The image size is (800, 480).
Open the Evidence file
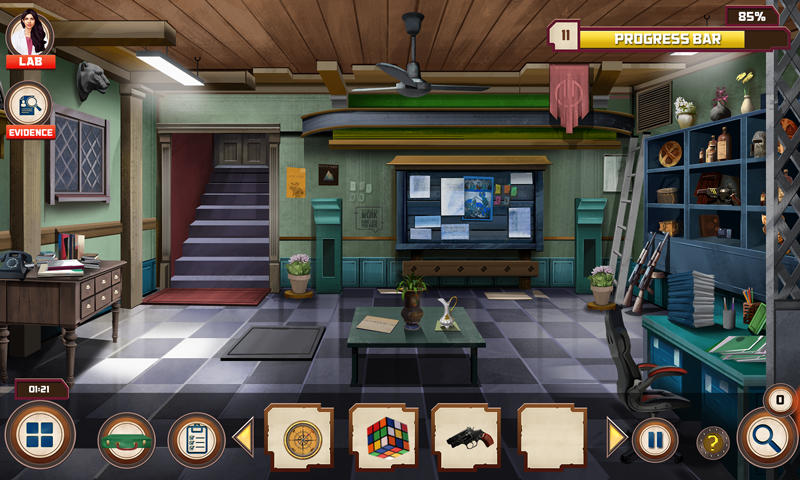pyautogui.click(x=29, y=108)
